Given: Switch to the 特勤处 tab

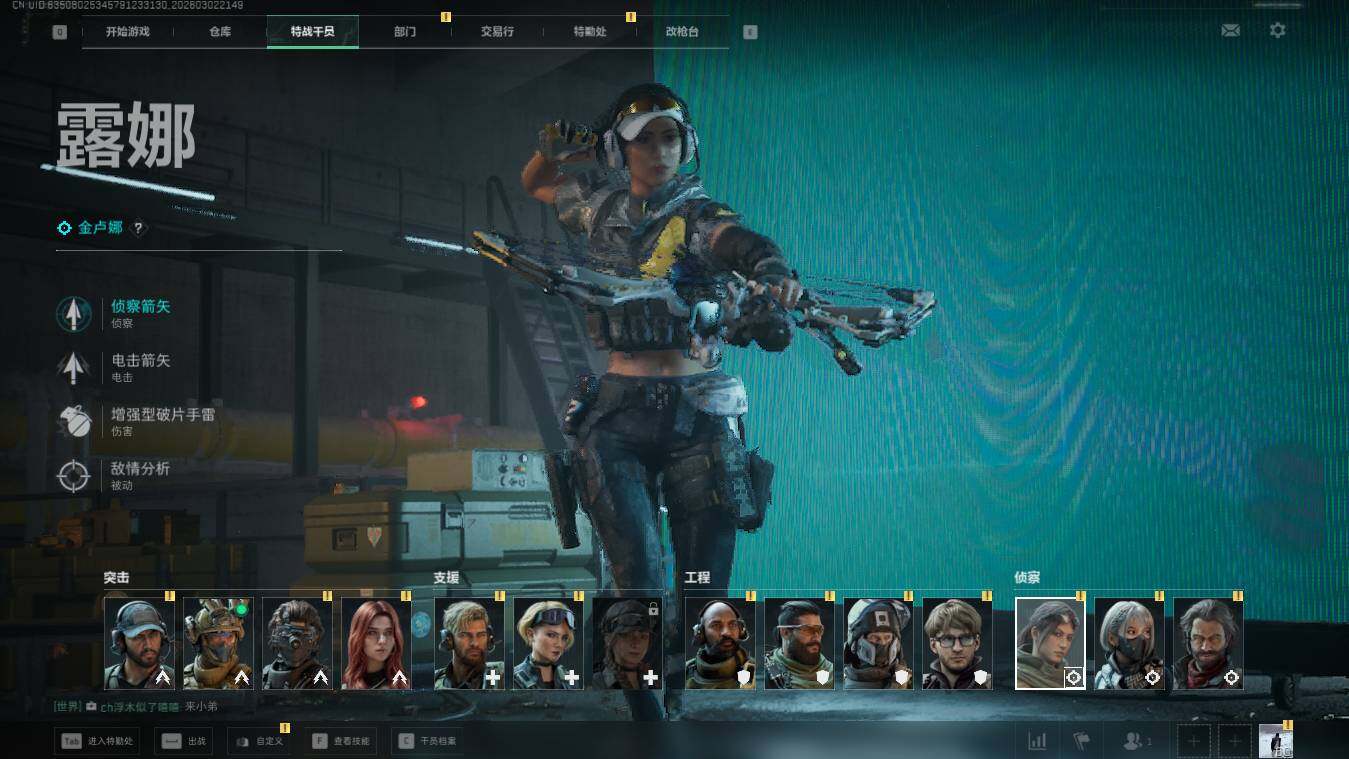Looking at the screenshot, I should pos(590,31).
